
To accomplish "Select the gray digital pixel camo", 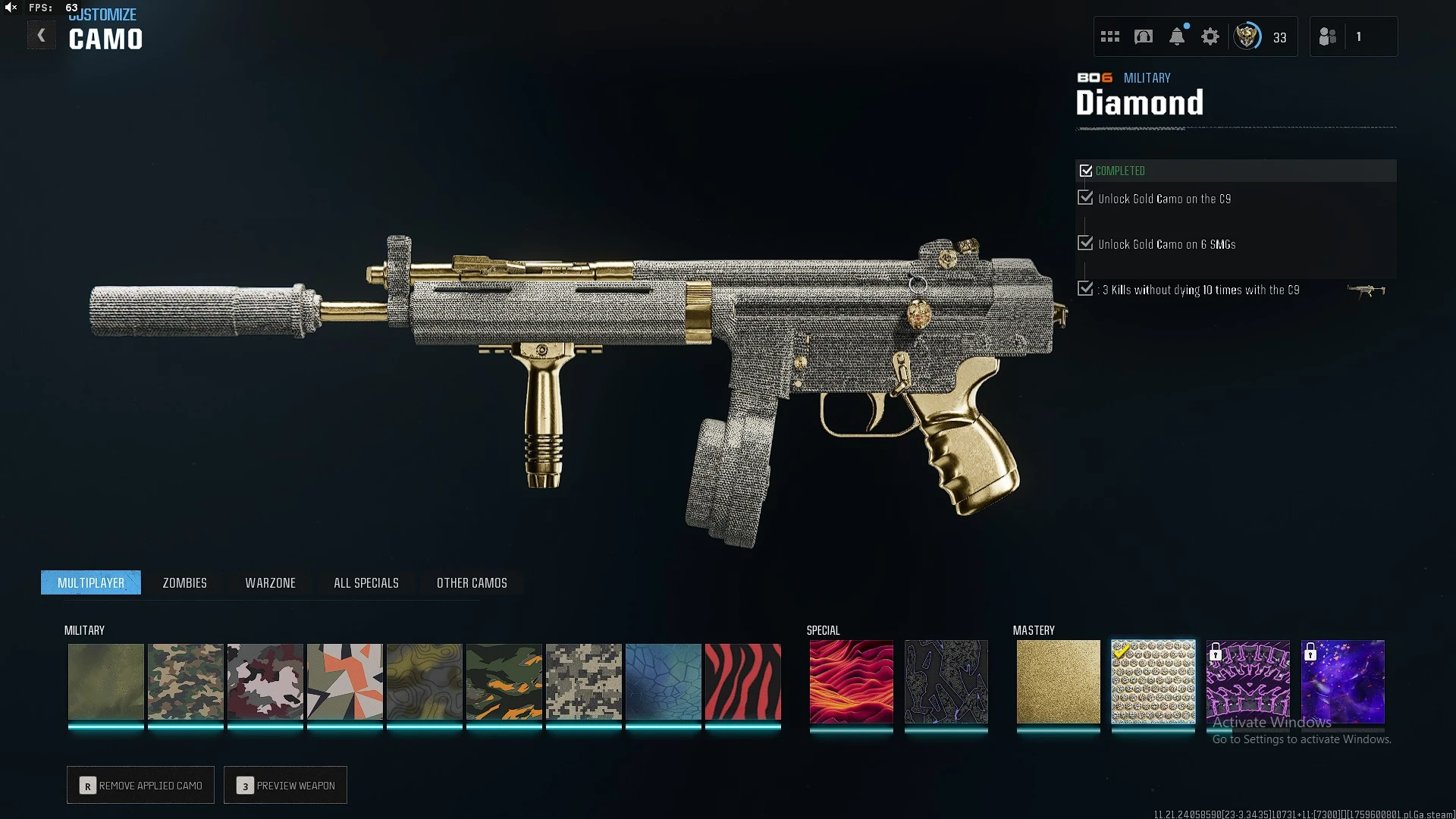I will pyautogui.click(x=583, y=681).
